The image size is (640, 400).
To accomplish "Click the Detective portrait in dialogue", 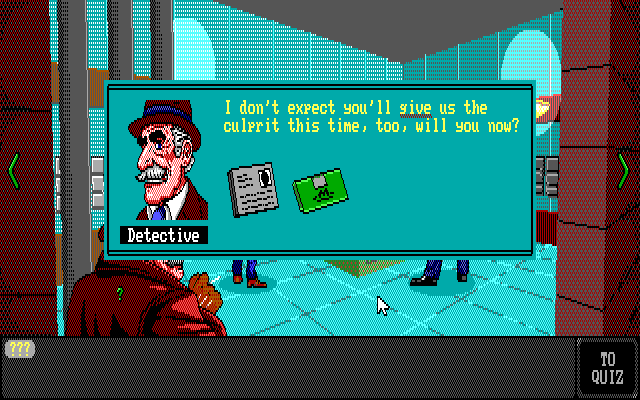I will pos(165,160).
